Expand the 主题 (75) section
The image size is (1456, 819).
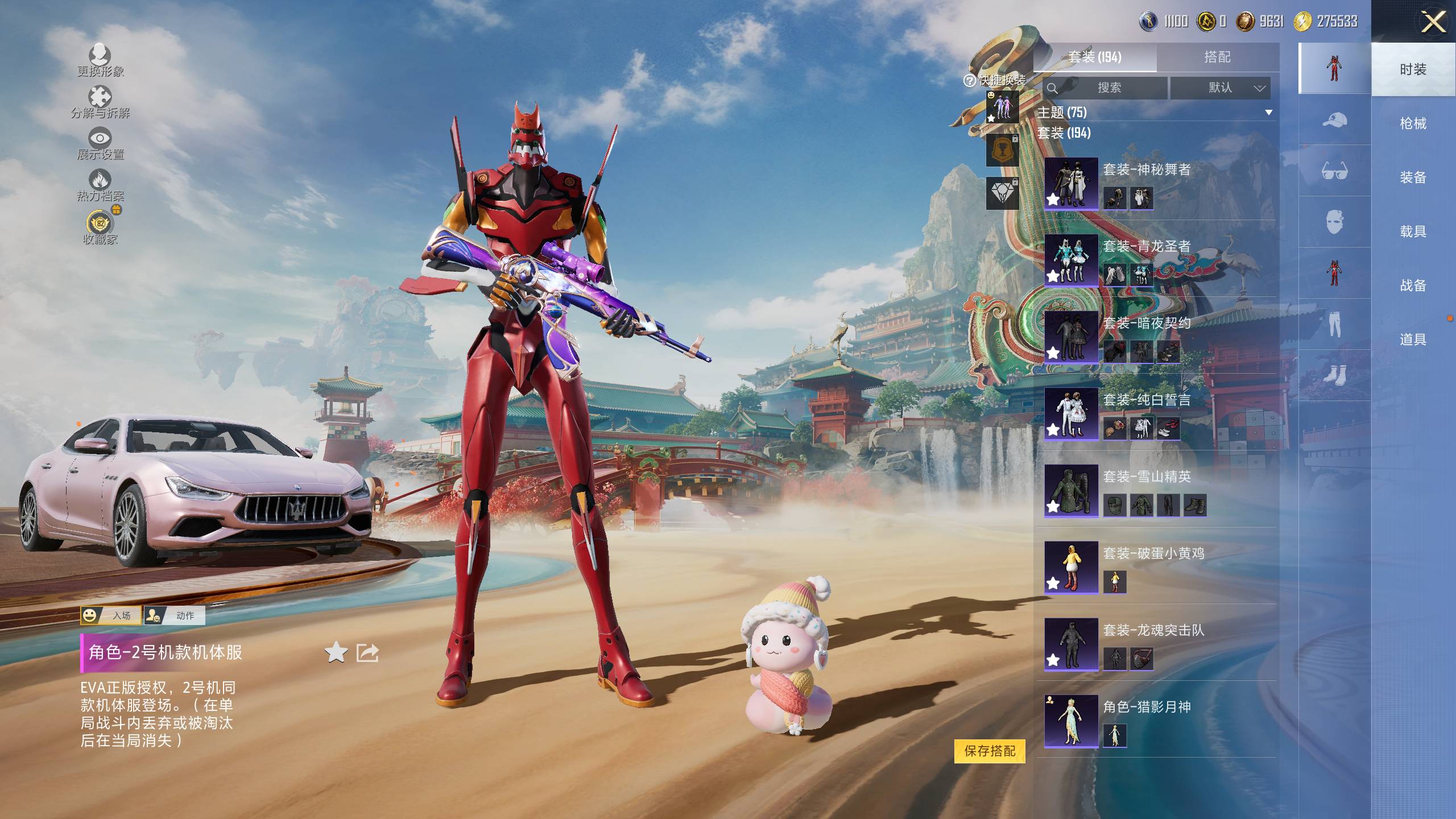[x=1268, y=113]
